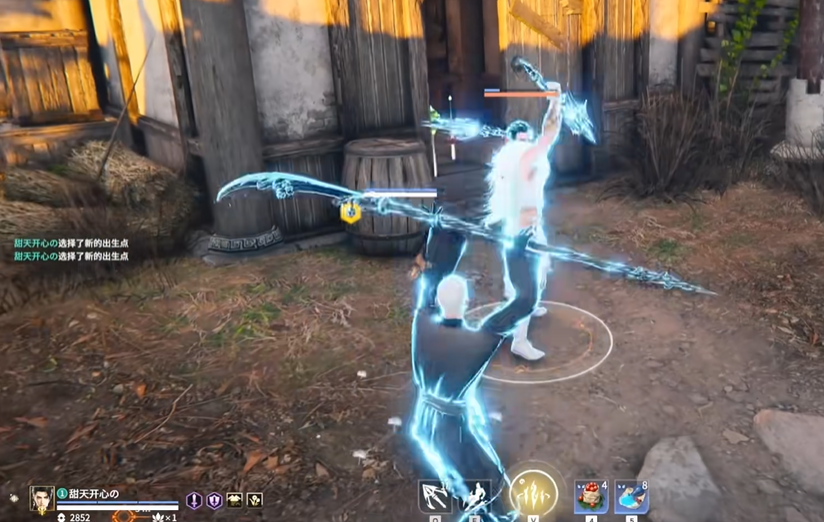824x522 pixels.
Task: Activate the grappling hook skill
Action: click(434, 497)
